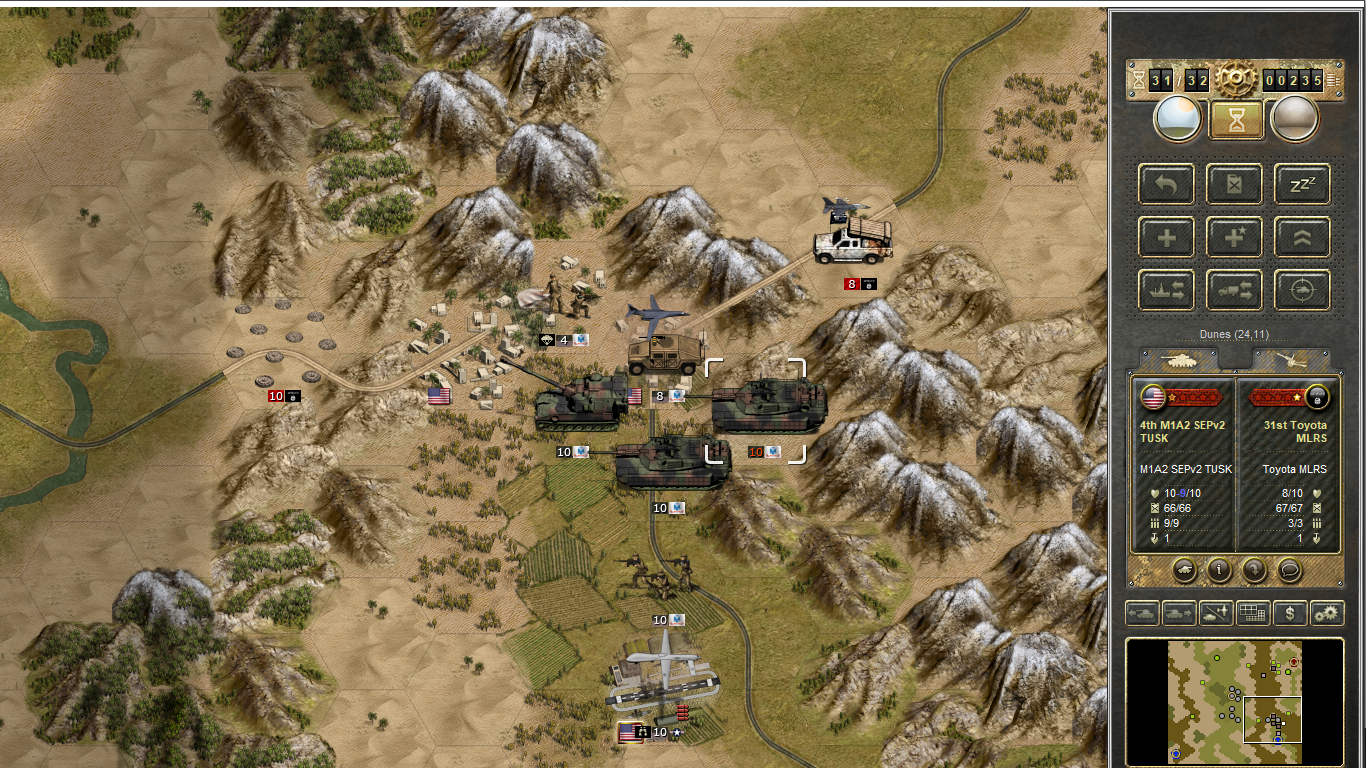Choose the plain plus reinforcement button
1366x768 pixels.
(x=1167, y=238)
